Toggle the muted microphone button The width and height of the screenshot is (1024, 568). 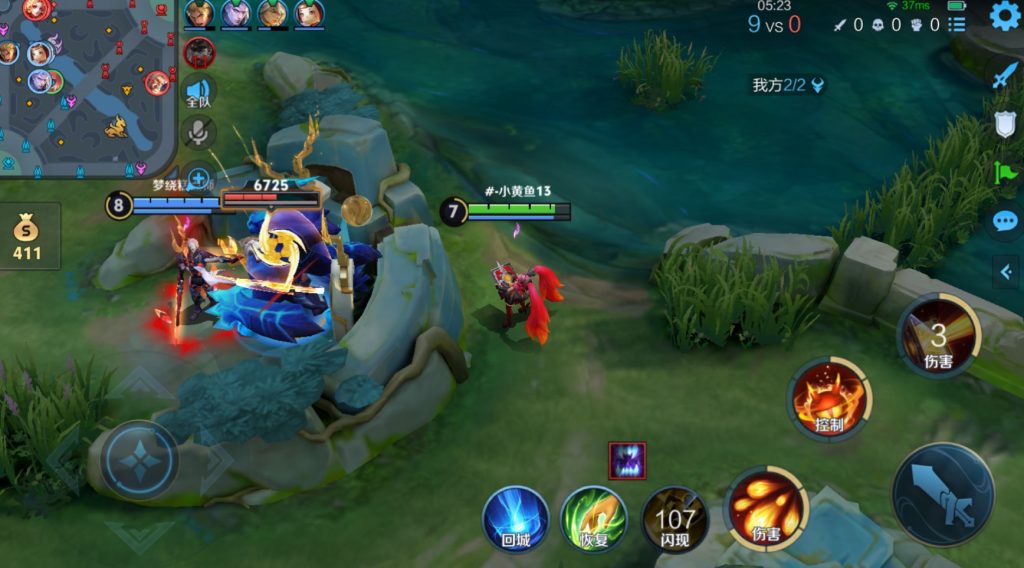click(199, 133)
